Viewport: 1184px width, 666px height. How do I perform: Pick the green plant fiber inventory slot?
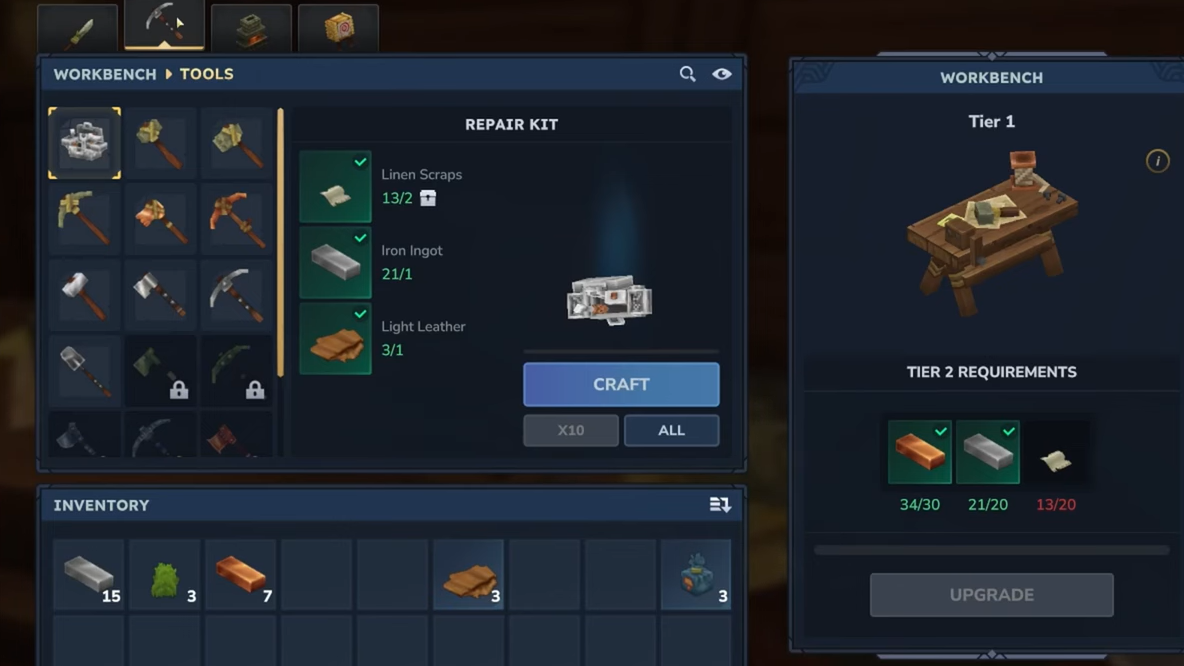(x=165, y=575)
